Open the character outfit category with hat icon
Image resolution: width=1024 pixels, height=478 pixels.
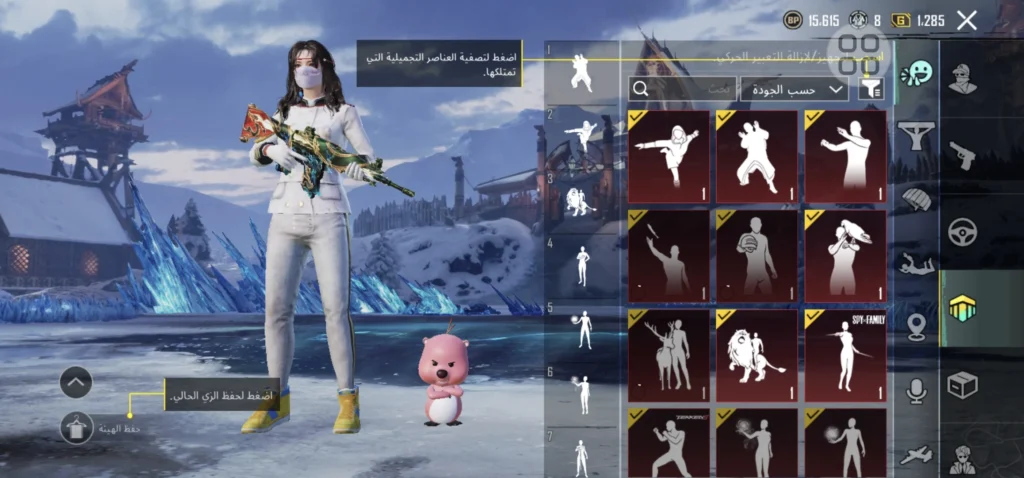962,78
